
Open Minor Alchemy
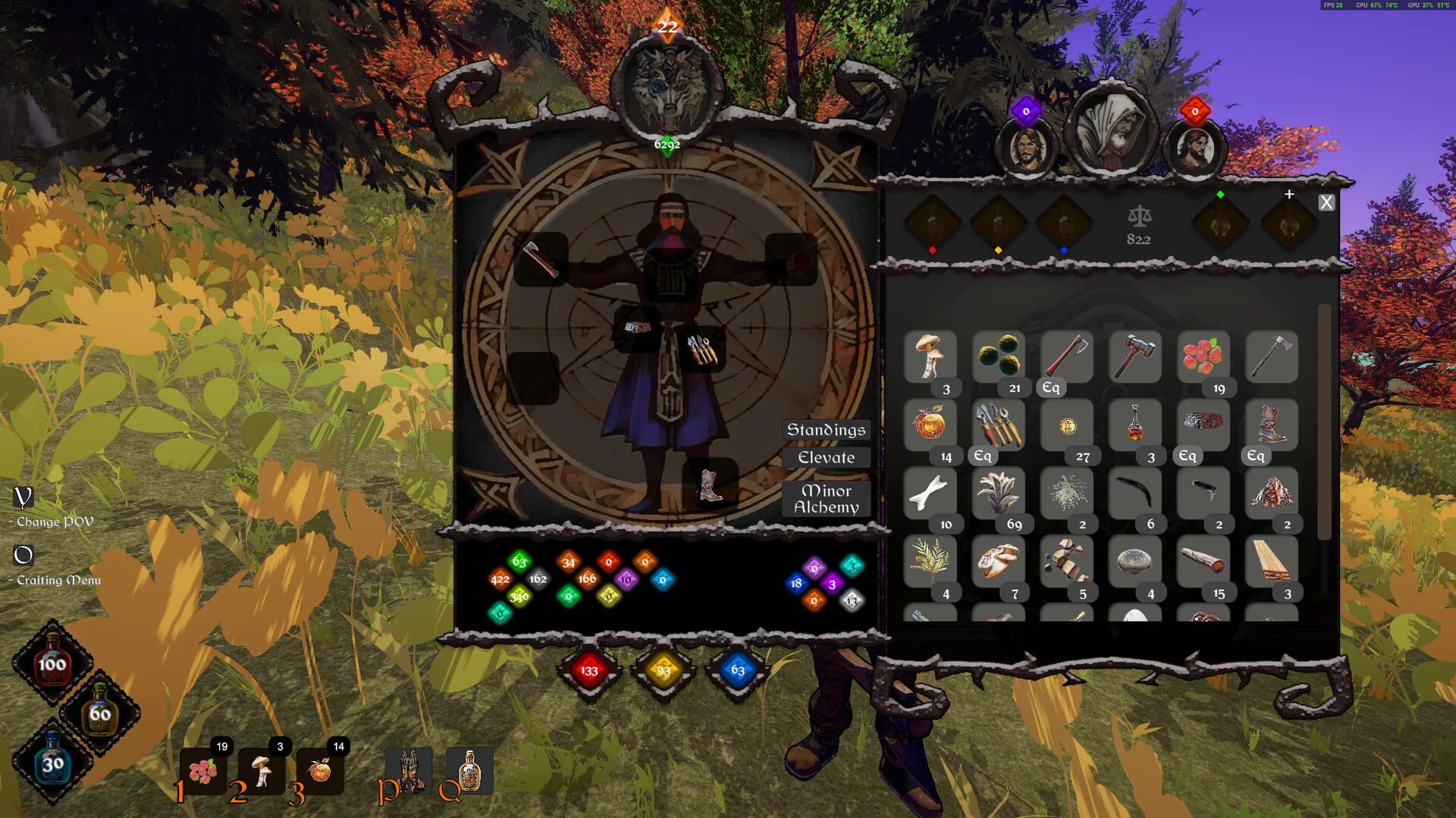(x=826, y=499)
